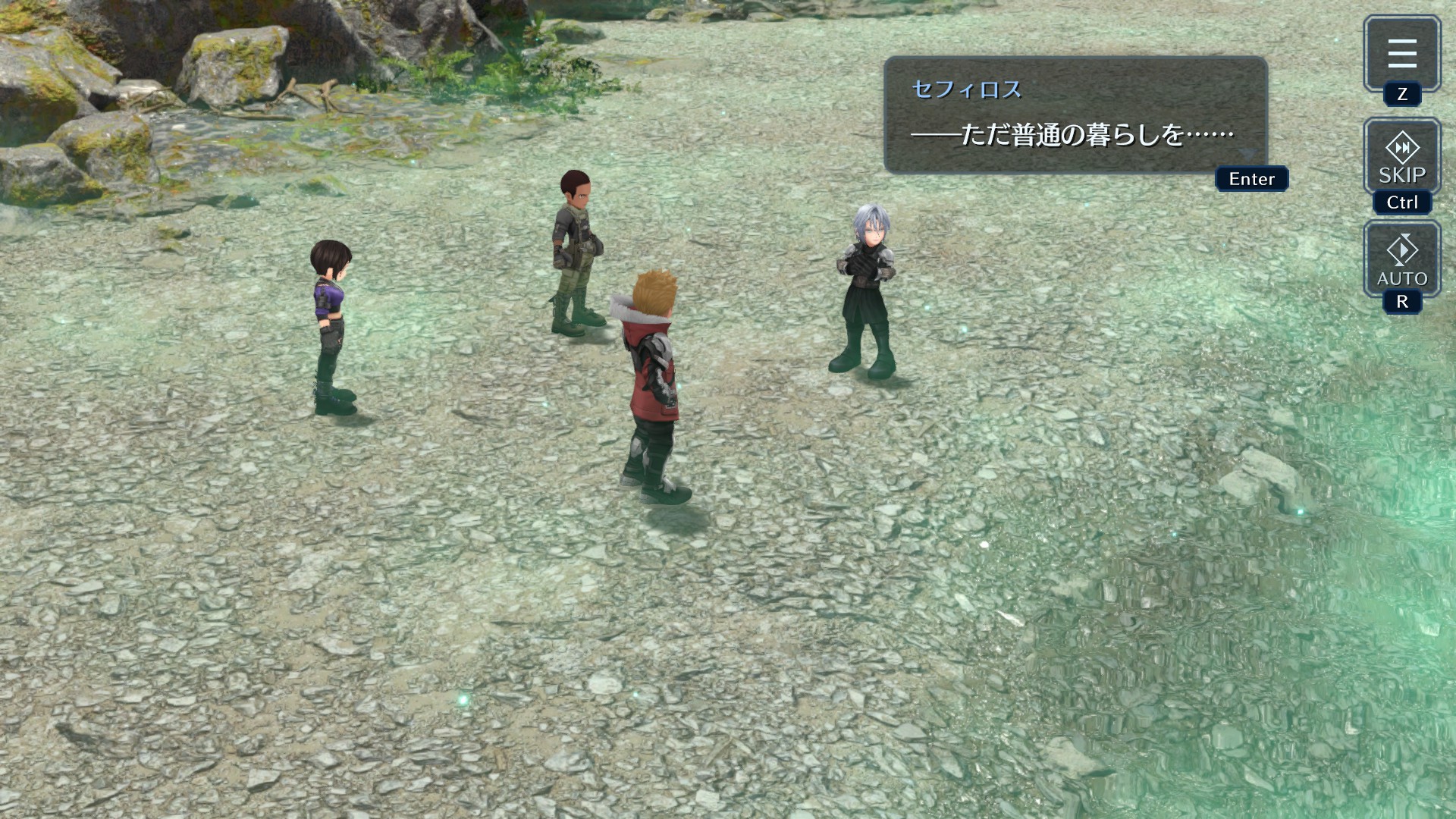Image resolution: width=1456 pixels, height=819 pixels.
Task: Open the hamburger menu button
Action: coord(1401,53)
